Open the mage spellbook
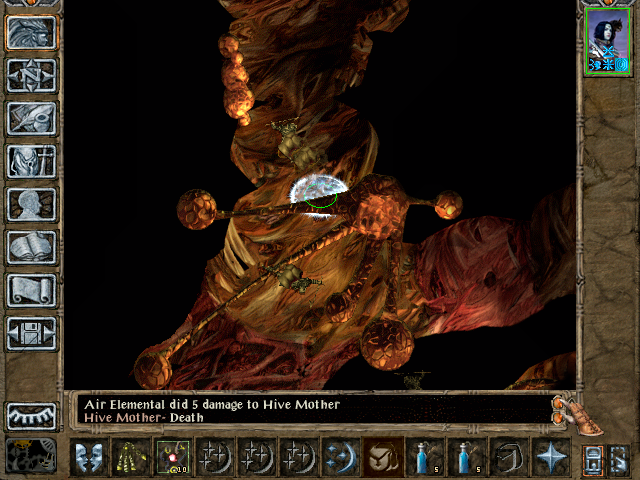The height and width of the screenshot is (480, 640). (x=31, y=247)
